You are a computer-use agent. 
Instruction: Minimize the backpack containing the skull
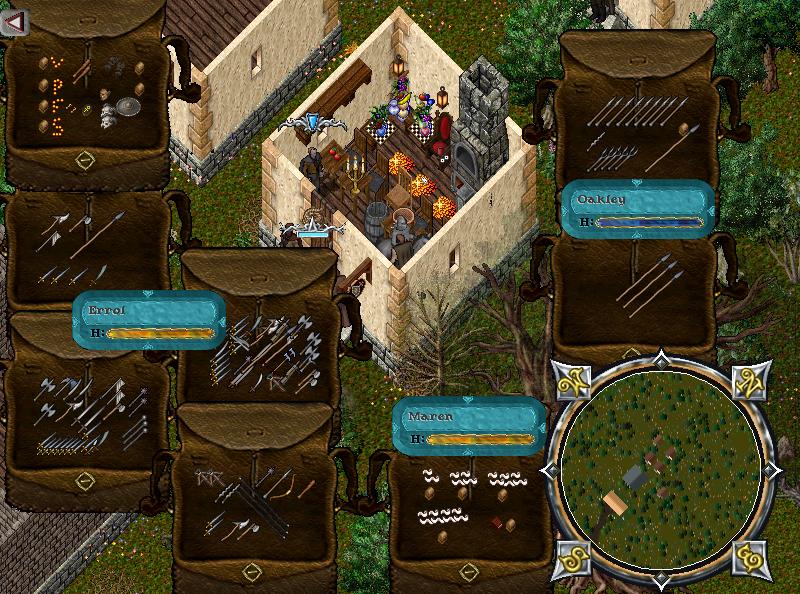[x=85, y=160]
